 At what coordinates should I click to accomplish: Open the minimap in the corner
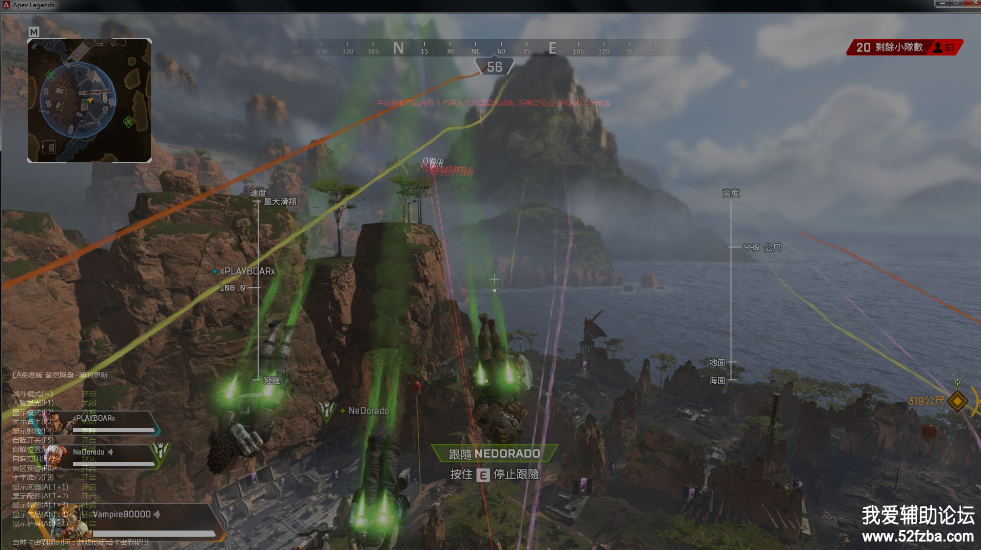pyautogui.click(x=90, y=100)
